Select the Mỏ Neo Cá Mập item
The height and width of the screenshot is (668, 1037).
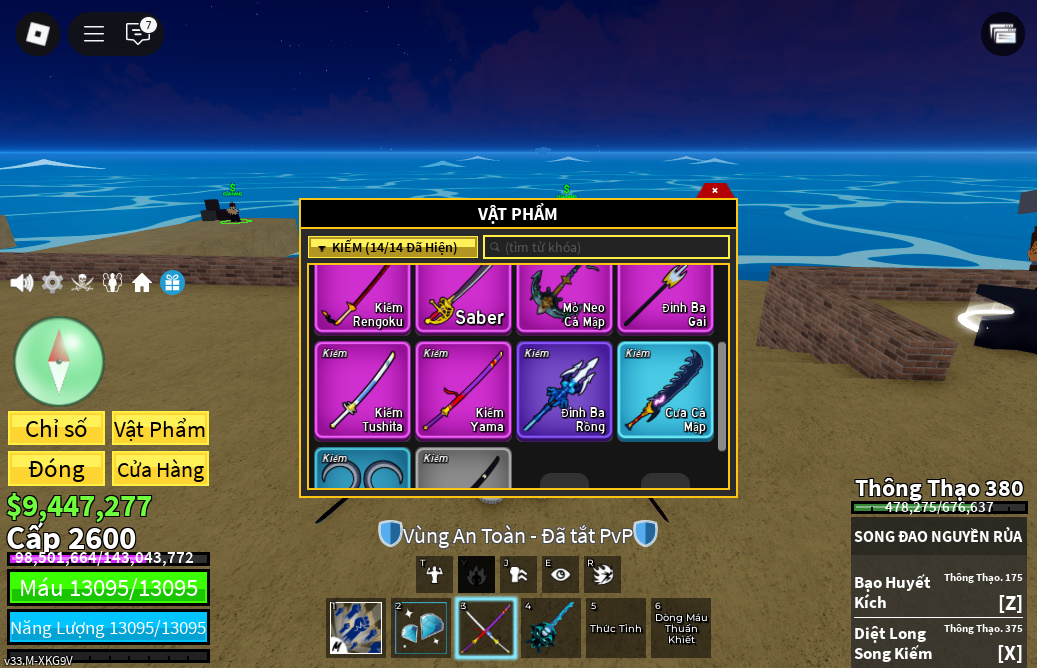564,298
